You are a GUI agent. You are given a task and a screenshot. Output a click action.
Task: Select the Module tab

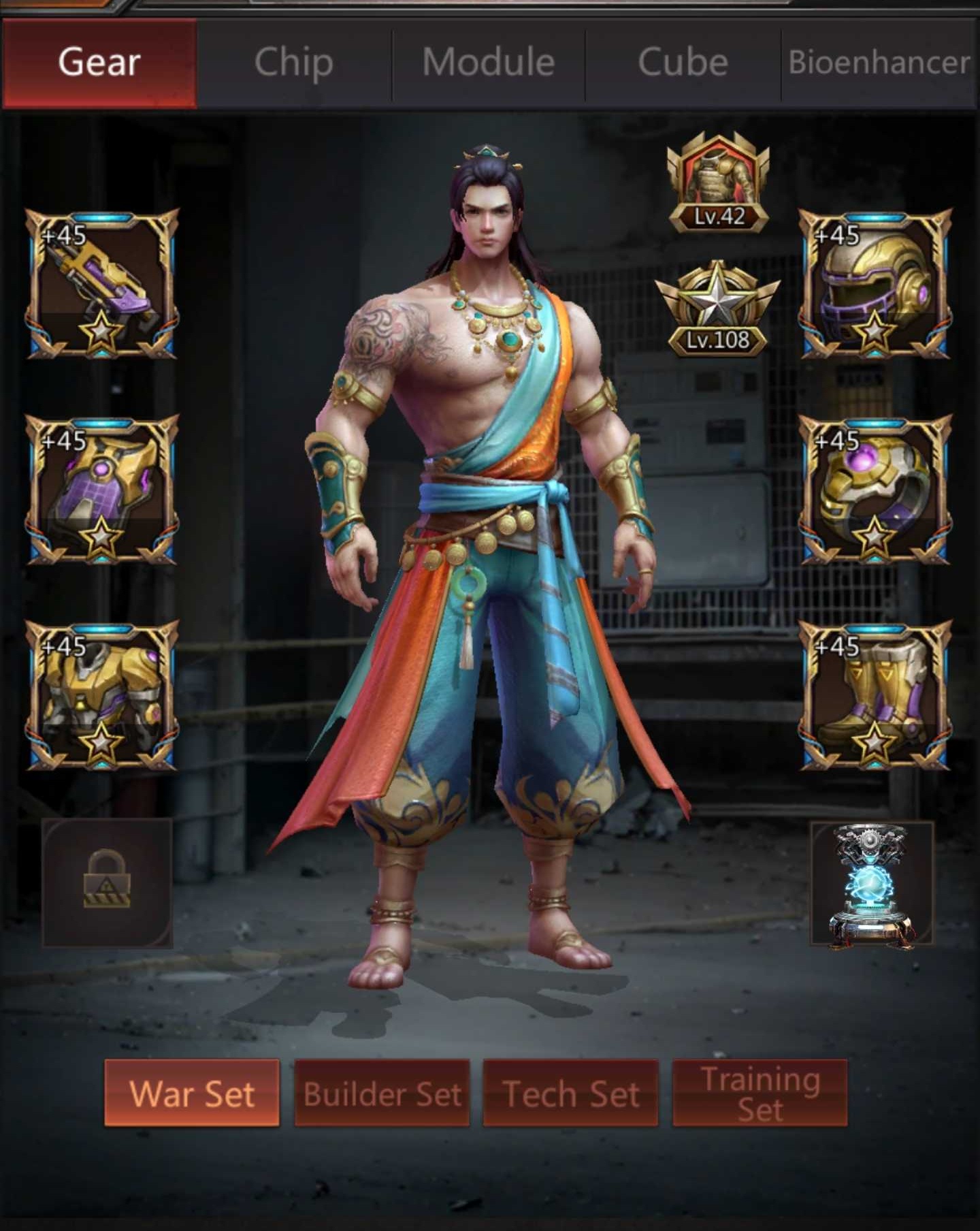pos(488,63)
